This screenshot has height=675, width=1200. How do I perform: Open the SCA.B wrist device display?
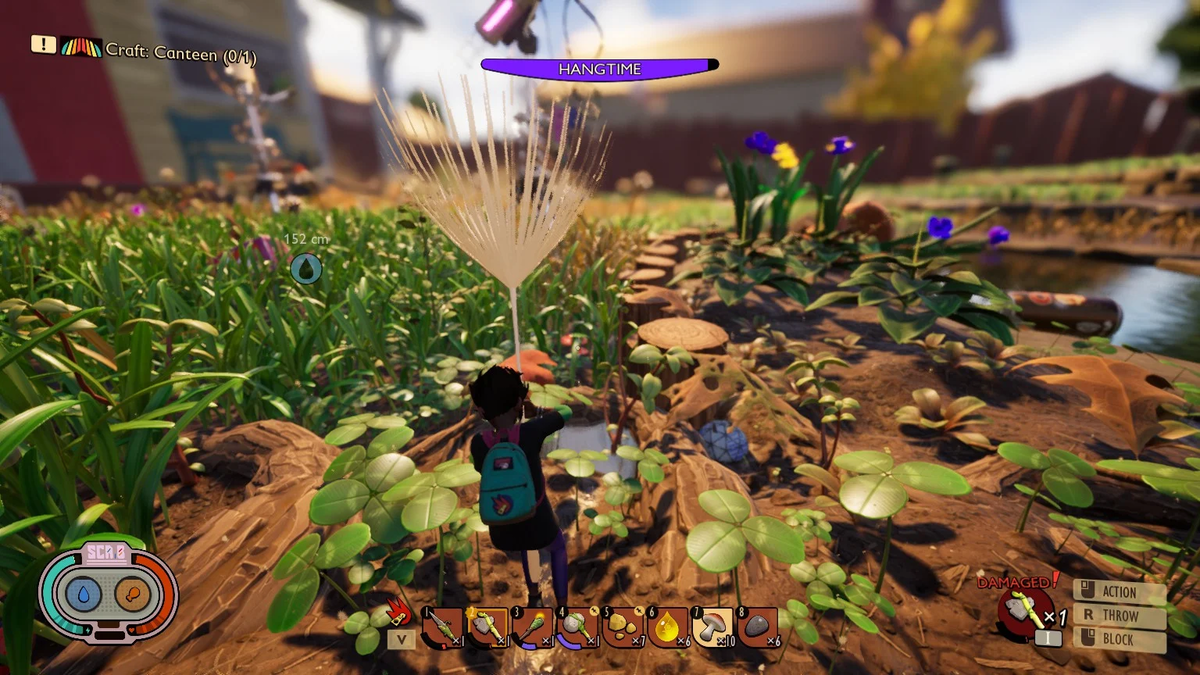tap(108, 595)
